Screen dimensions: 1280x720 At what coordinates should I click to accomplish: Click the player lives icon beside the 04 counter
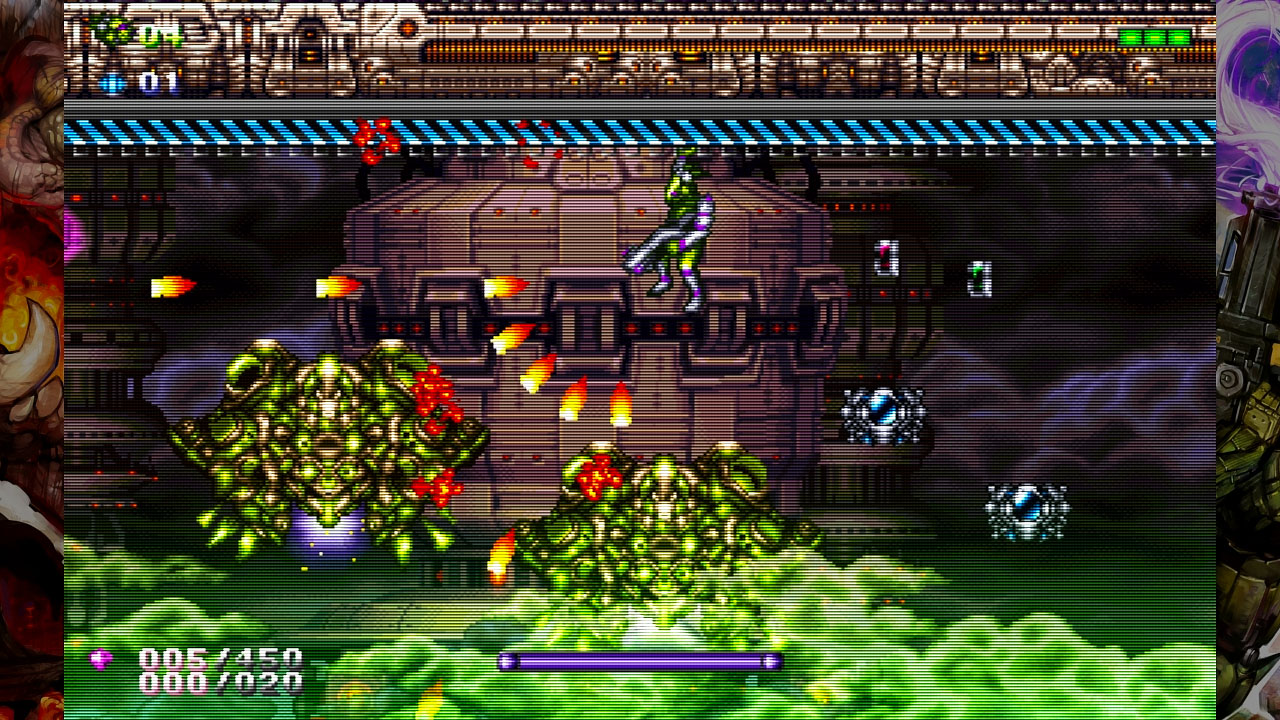coord(110,30)
